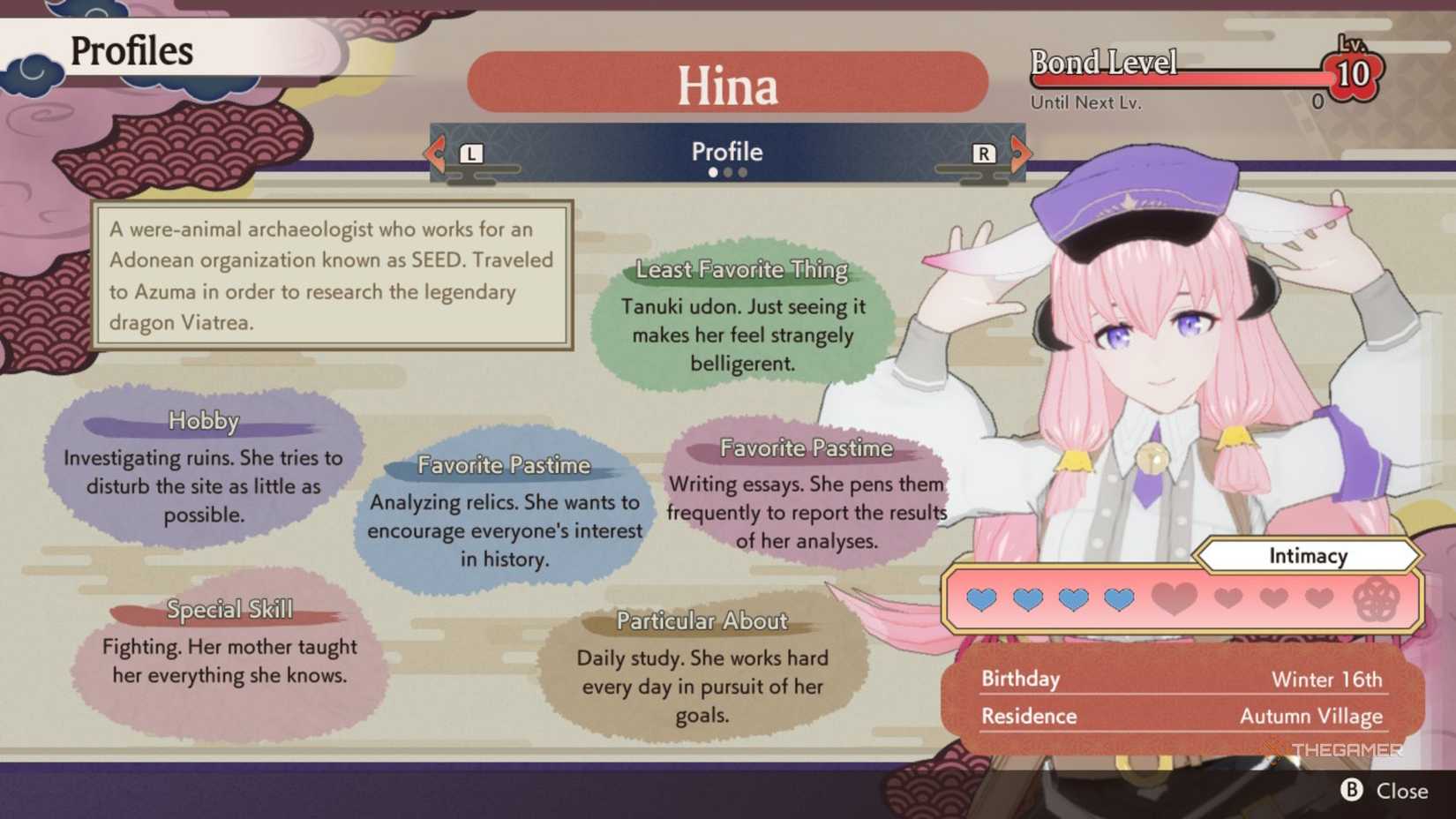Click the left red arrow to change pages
The width and height of the screenshot is (1456, 819).
434,152
